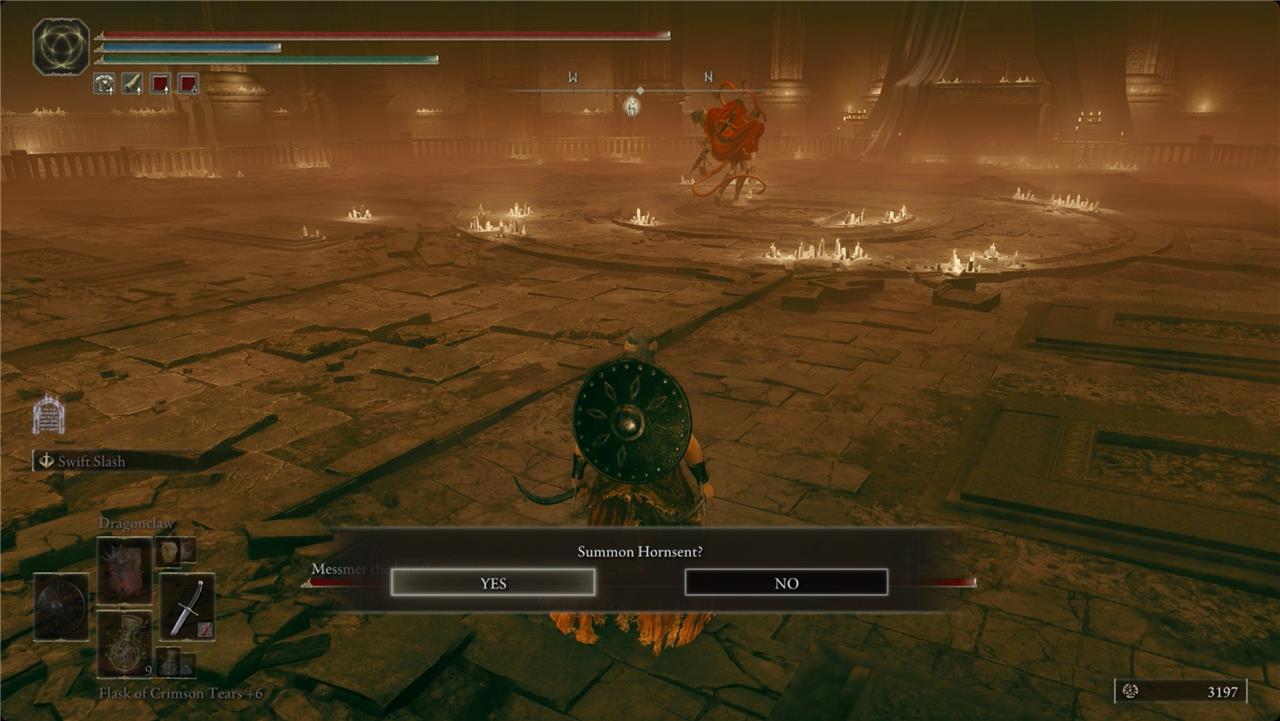Select the Dragonclaw spell slot
Screen dimensions: 1280x721
pyautogui.click(x=124, y=570)
